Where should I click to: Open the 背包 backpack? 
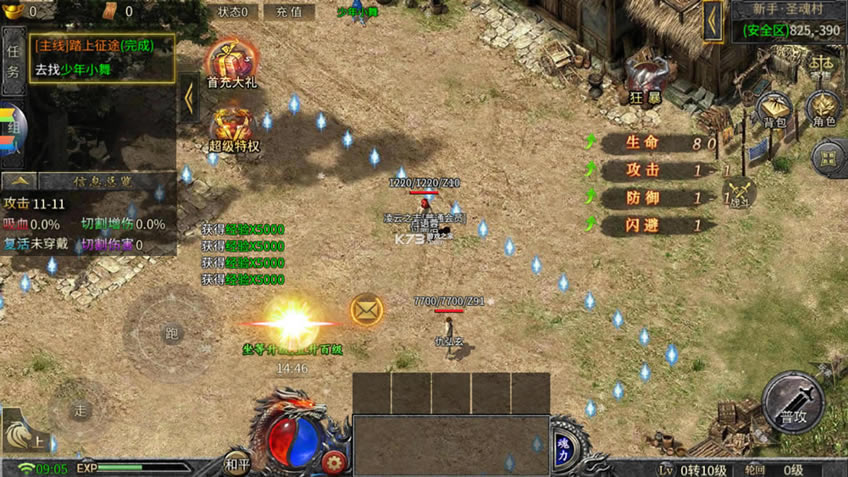[775, 110]
